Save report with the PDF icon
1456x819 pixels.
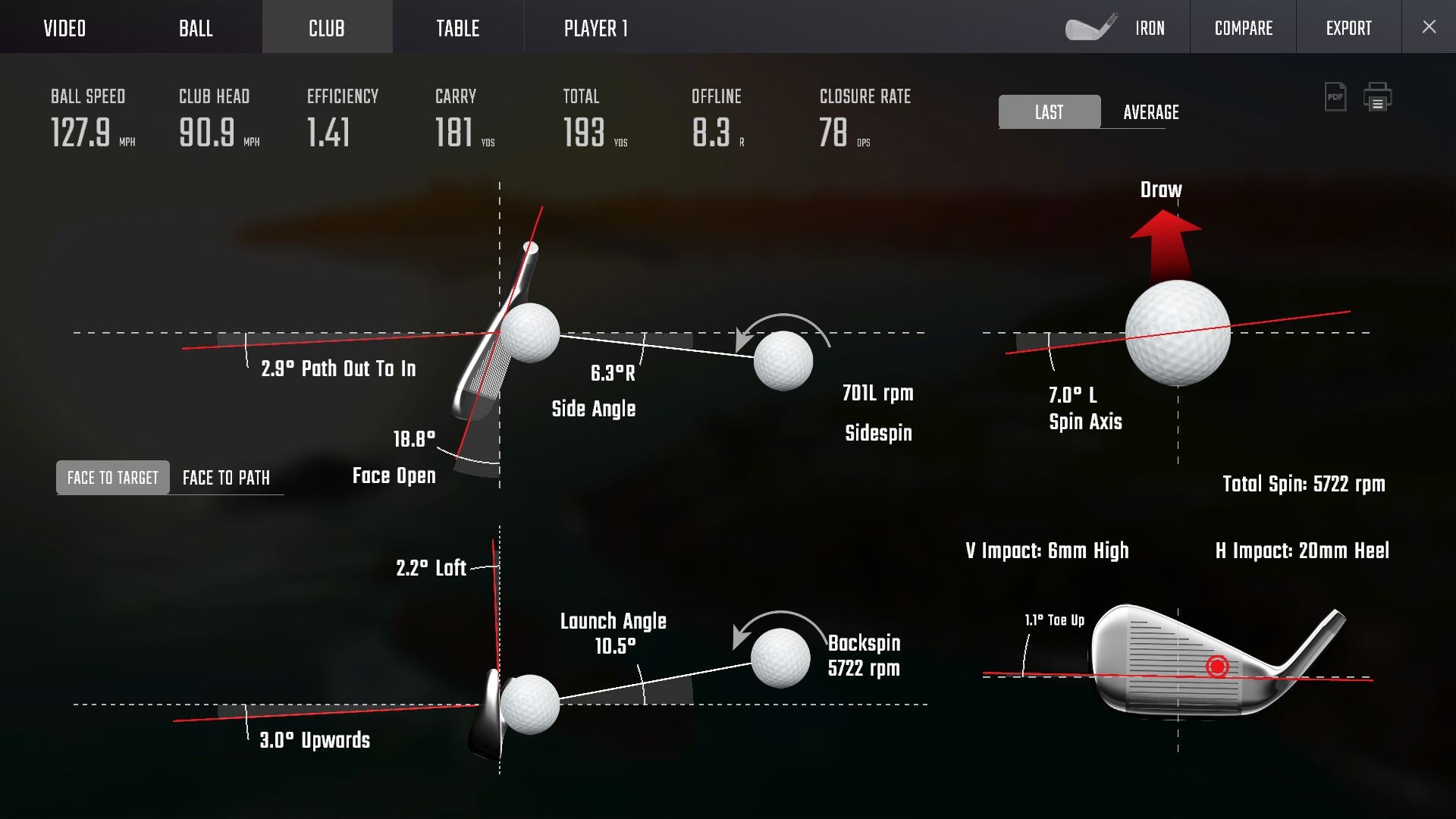1335,97
